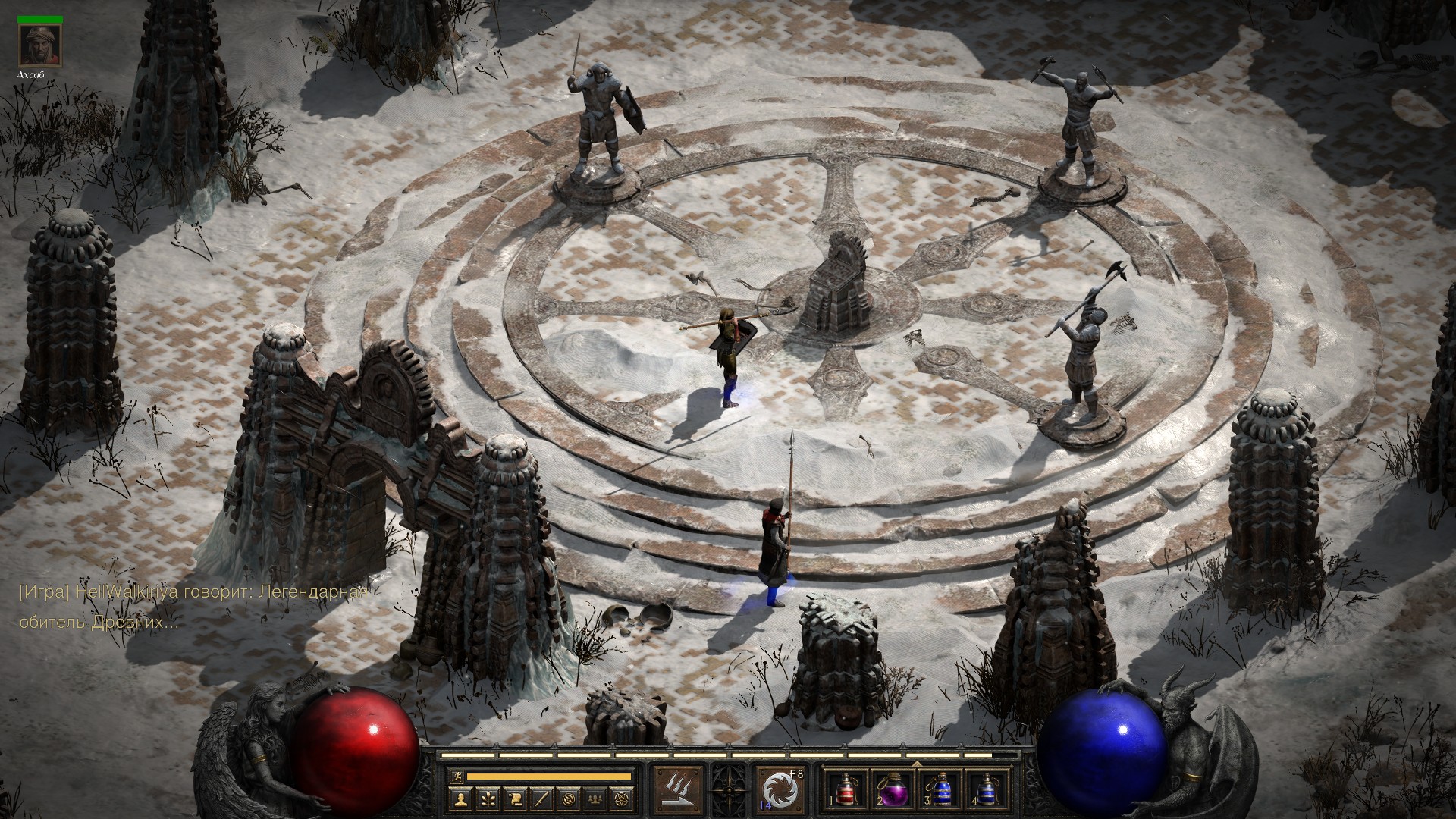
Task: Open the skill tree button
Action: (487, 799)
